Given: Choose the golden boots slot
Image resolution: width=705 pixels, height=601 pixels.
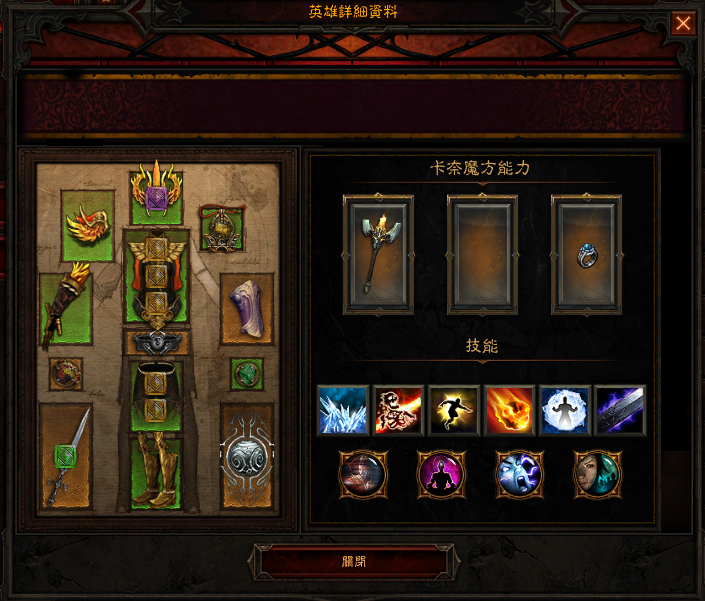Looking at the screenshot, I should tap(156, 470).
